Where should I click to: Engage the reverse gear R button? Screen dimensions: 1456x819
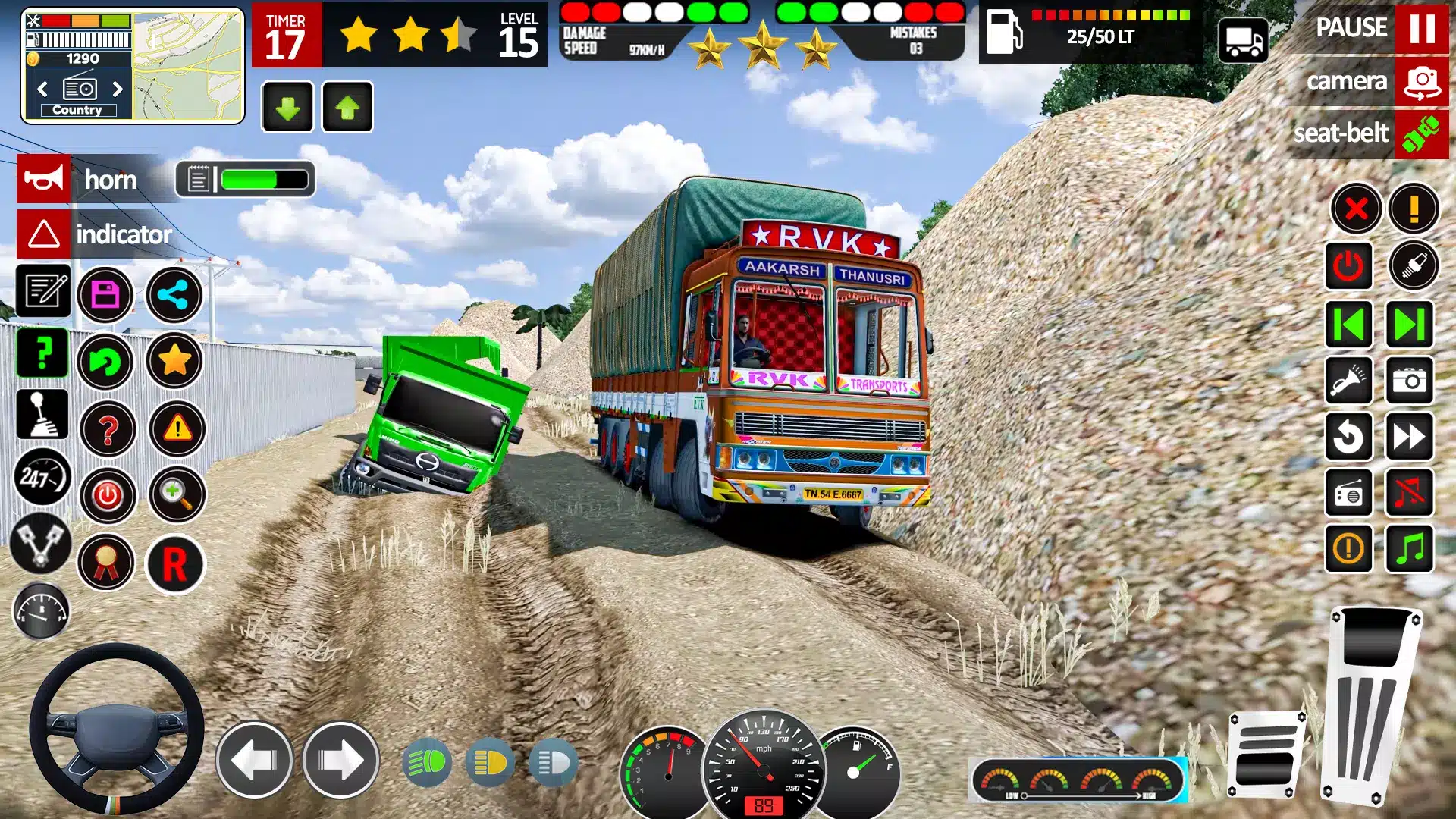(174, 564)
